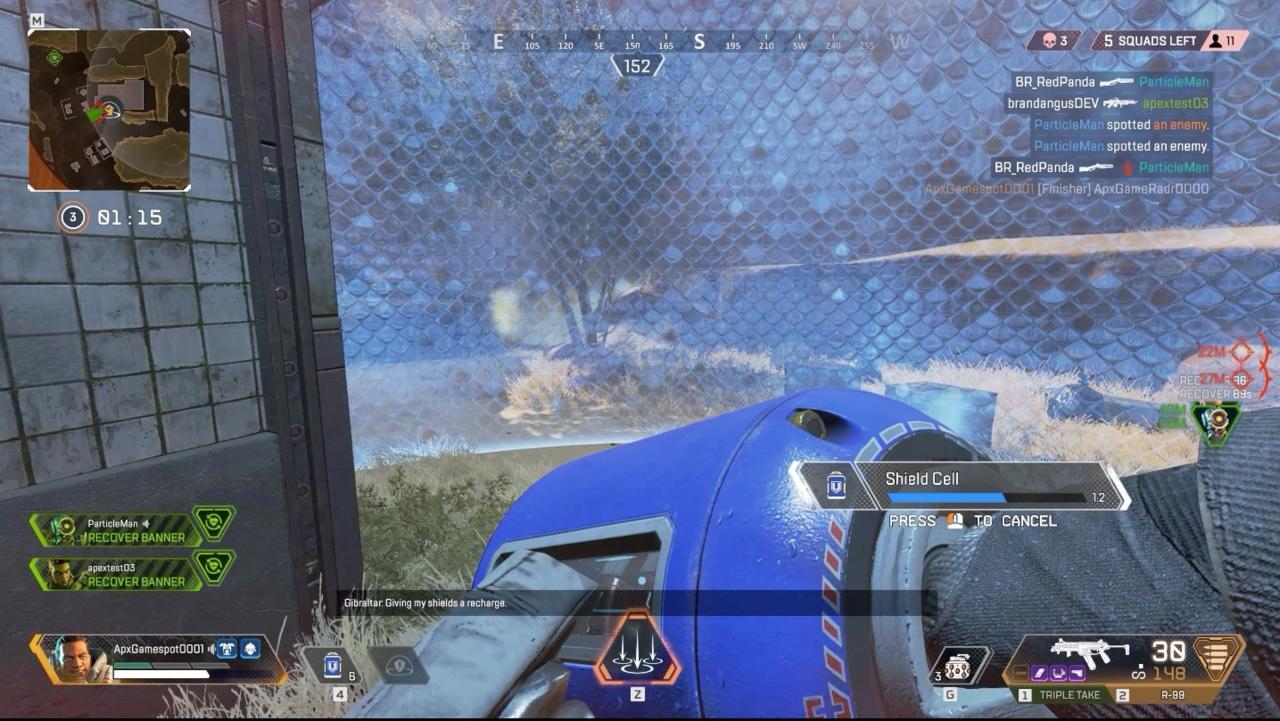1280x721 pixels.
Task: Switch to weapon slot 1 Triple Take
Action: coord(1058,694)
